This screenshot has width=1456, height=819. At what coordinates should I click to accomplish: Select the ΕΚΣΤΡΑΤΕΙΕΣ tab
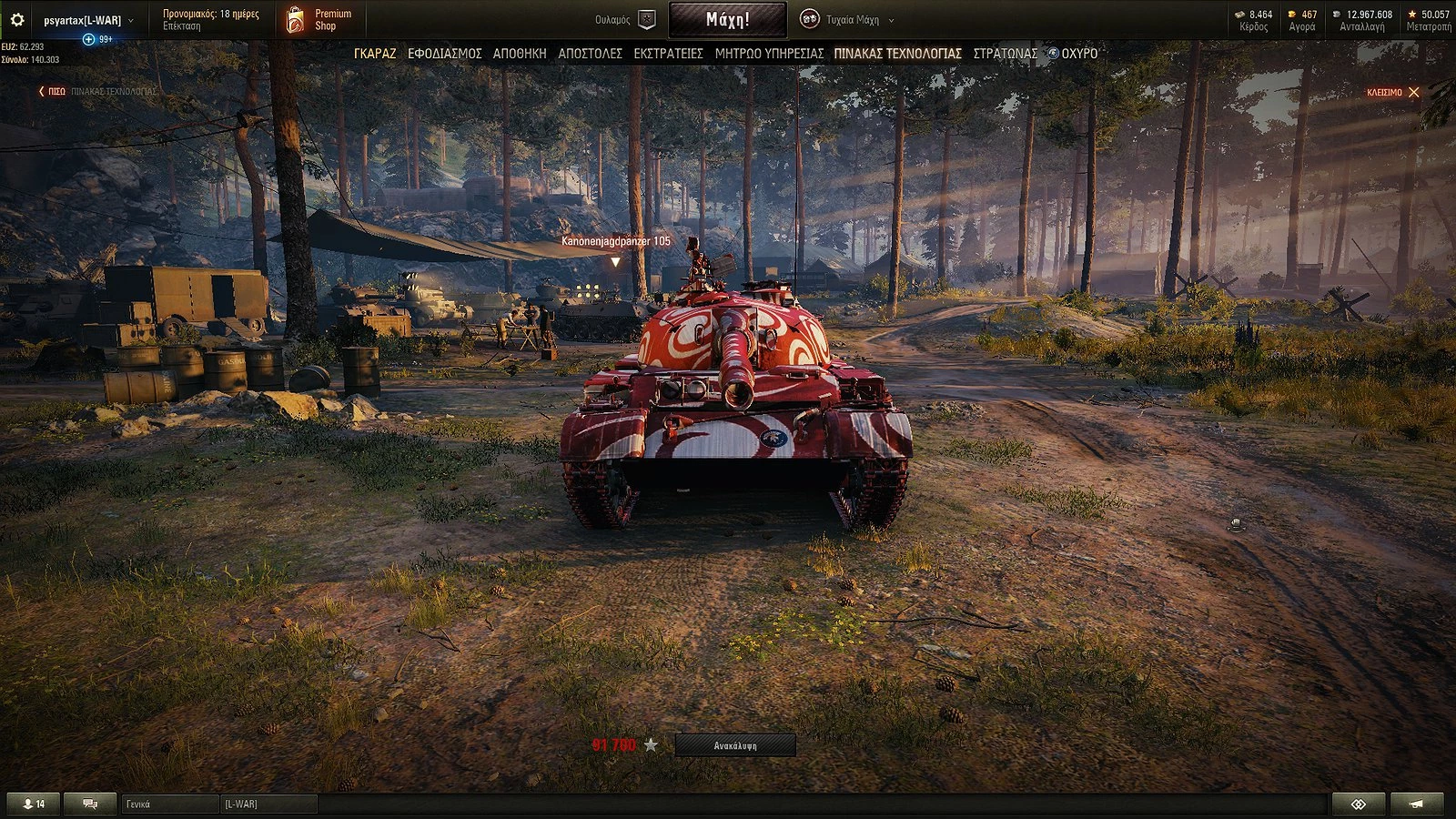[x=668, y=54]
